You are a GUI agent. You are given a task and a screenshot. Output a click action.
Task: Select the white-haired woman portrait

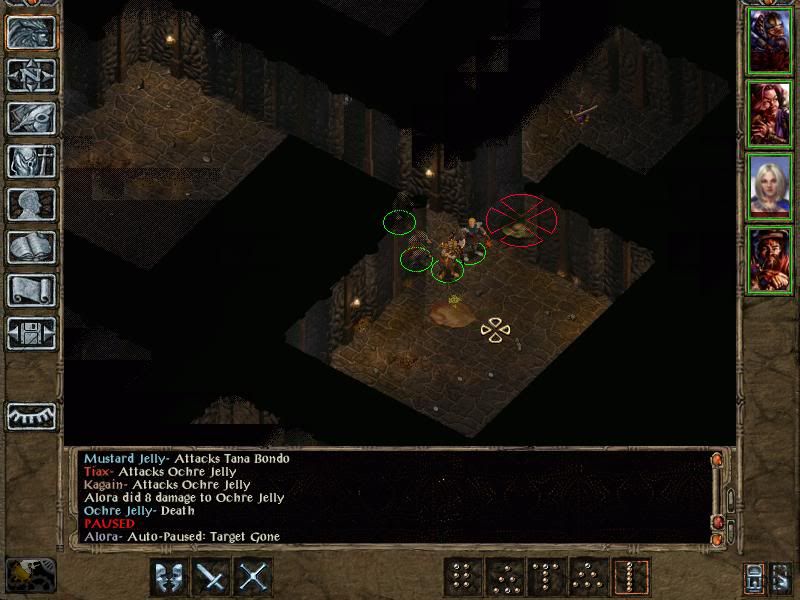click(771, 186)
